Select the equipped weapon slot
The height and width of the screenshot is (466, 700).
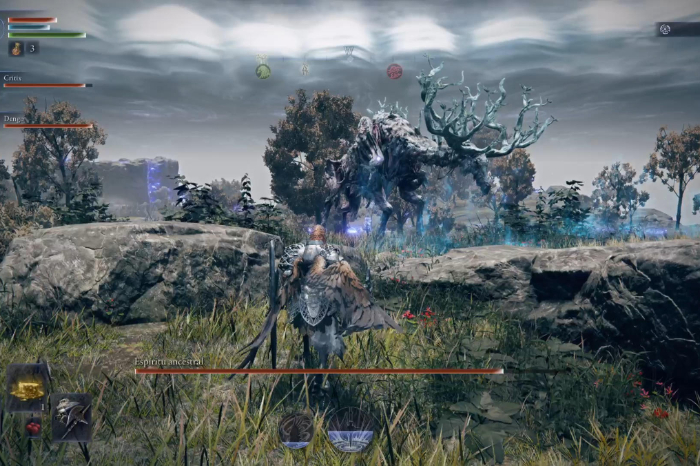72,414
